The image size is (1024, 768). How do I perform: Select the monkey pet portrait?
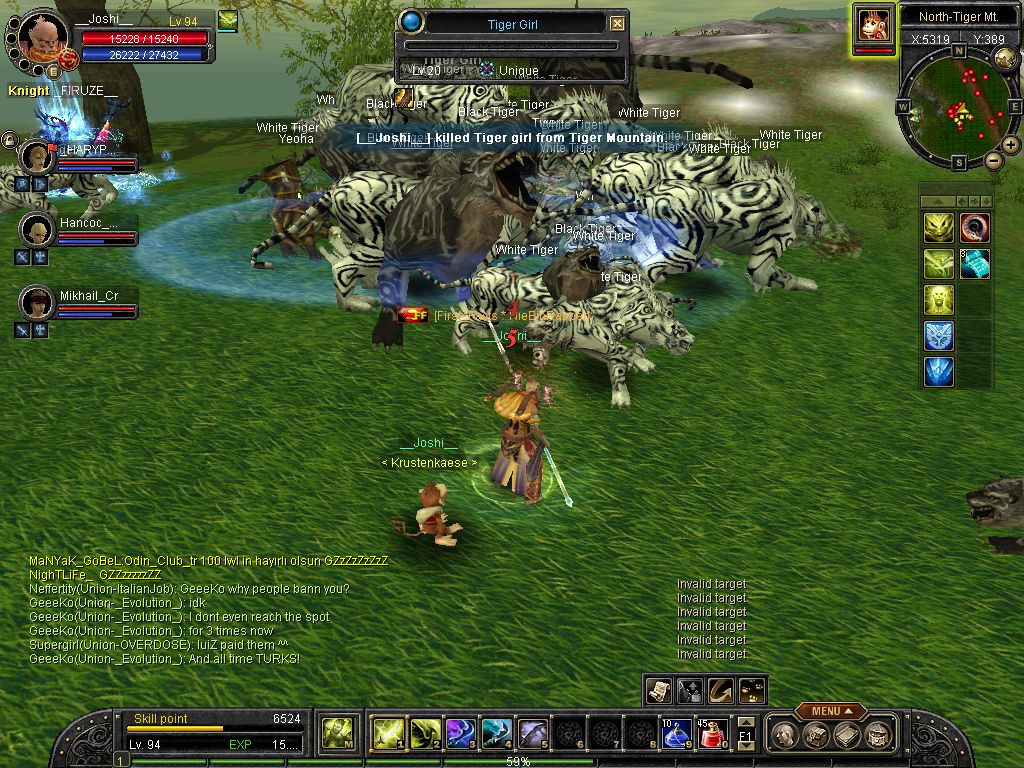(874, 25)
